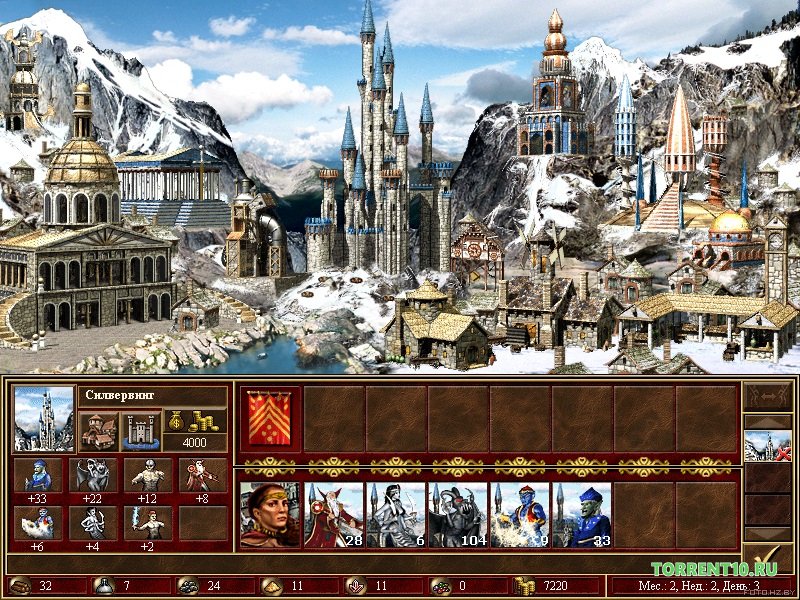Select the gremlin stack of 33
The height and width of the screenshot is (600, 800).
click(x=581, y=515)
